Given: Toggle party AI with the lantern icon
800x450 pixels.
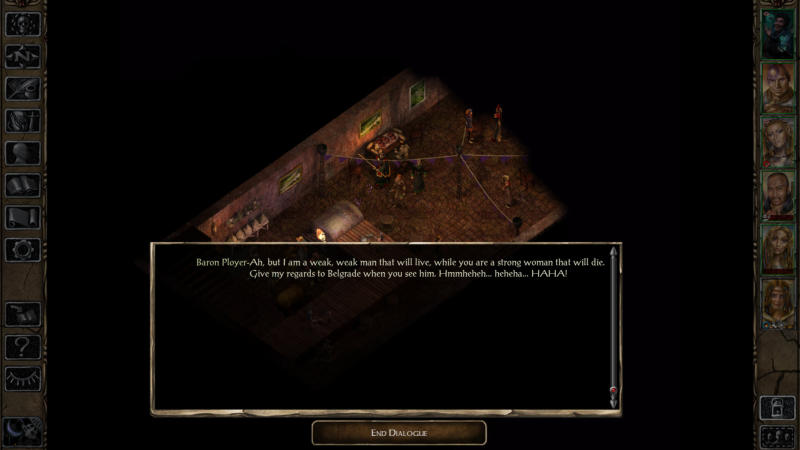Looking at the screenshot, I should (x=777, y=407).
